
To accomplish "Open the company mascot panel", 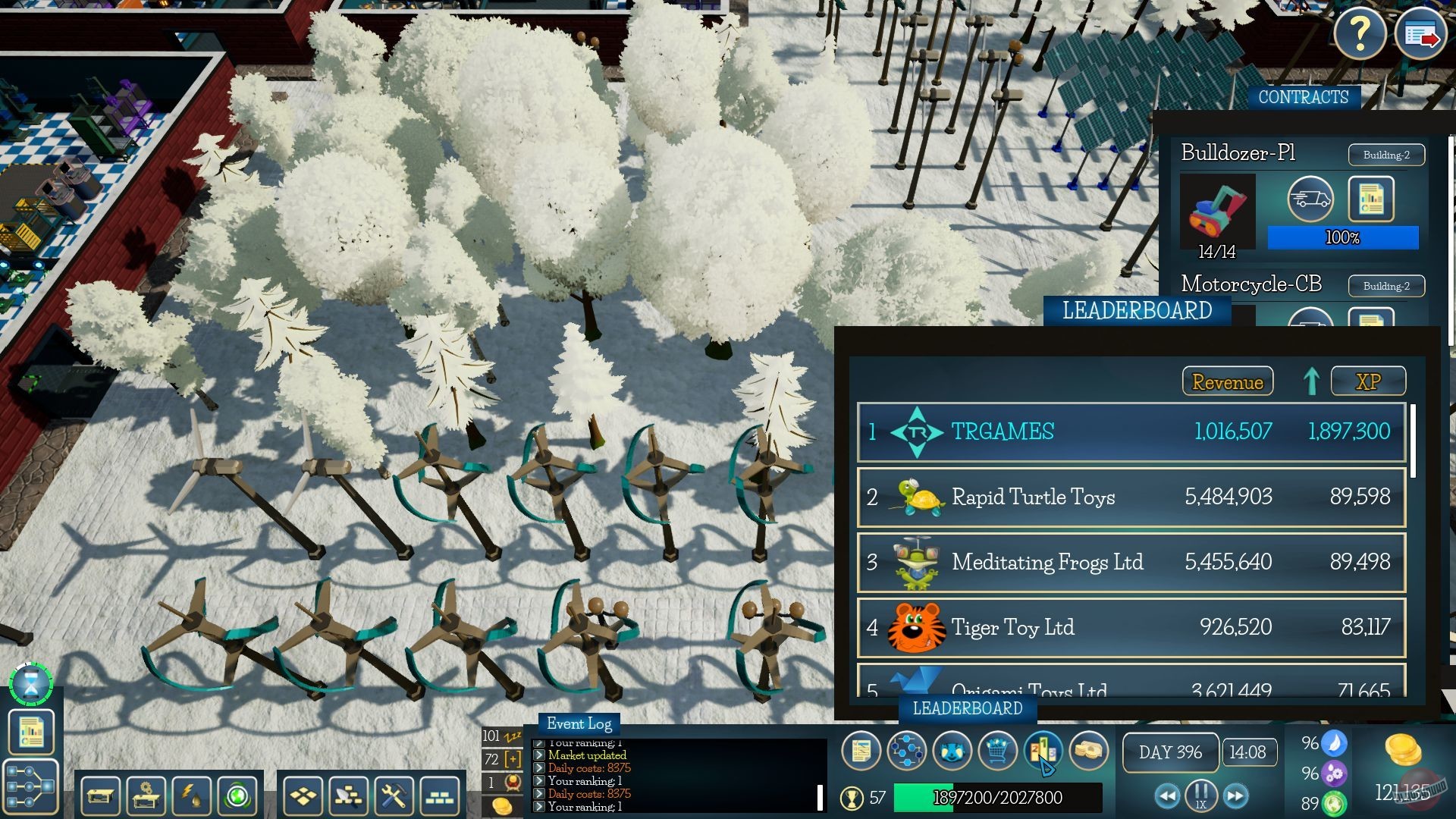I will coord(952,752).
